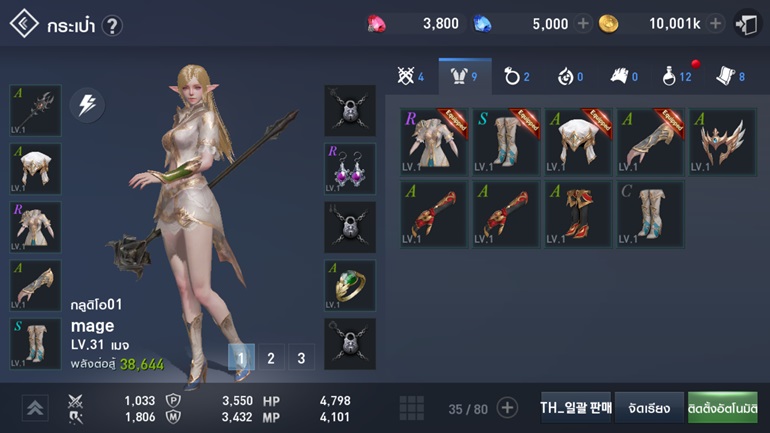Image resolution: width=770 pixels, height=433 pixels.
Task: Open the question mark help button
Action: click(x=112, y=25)
